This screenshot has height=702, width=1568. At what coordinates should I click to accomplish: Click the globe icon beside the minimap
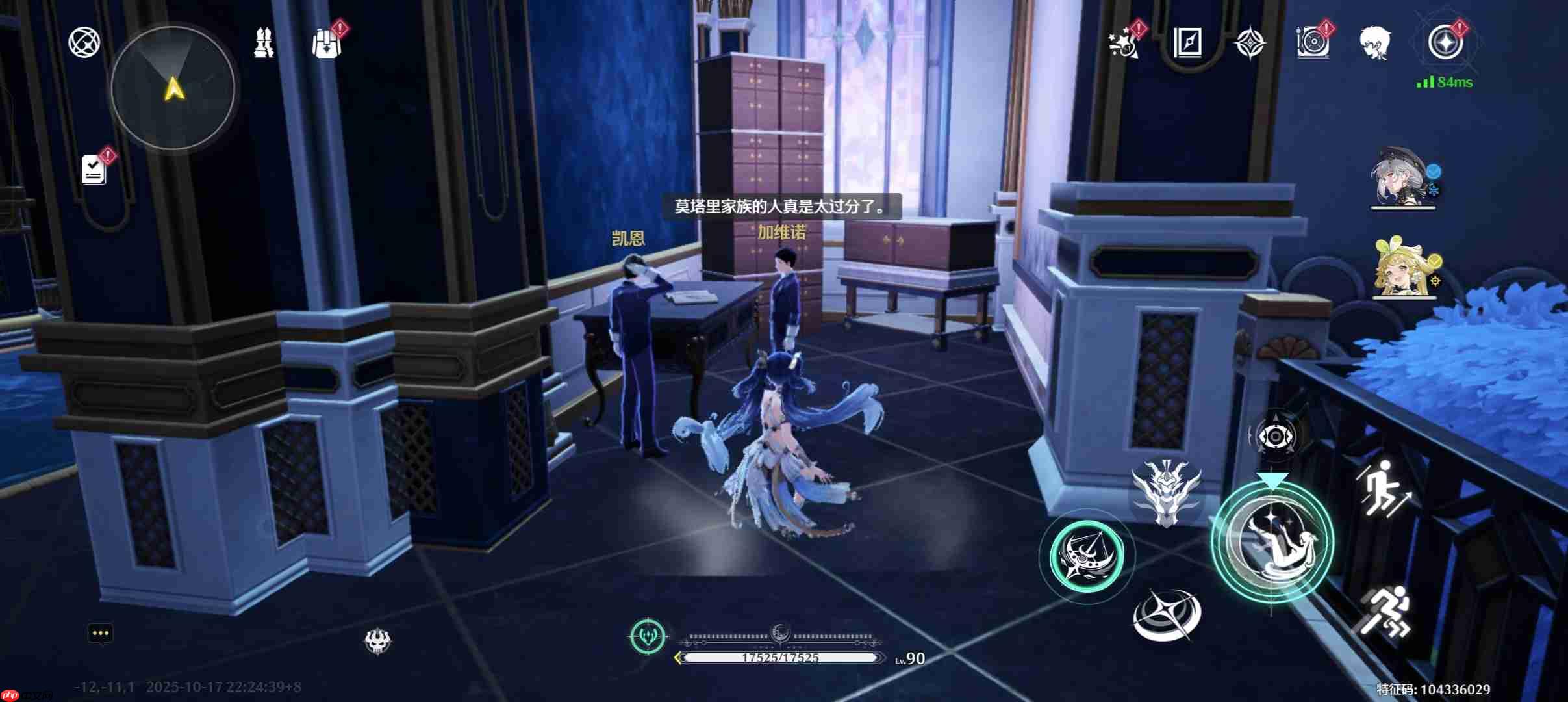84,42
